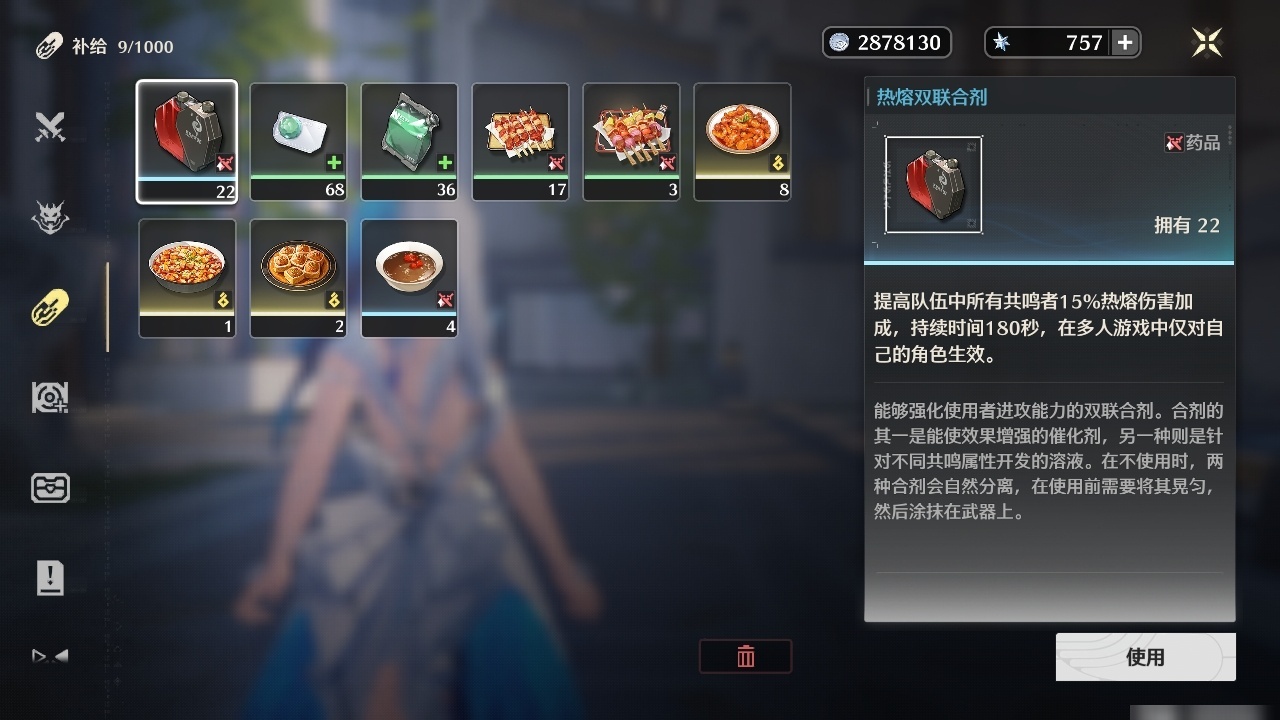Click the shell credits currency display
The width and height of the screenshot is (1280, 720).
click(886, 42)
